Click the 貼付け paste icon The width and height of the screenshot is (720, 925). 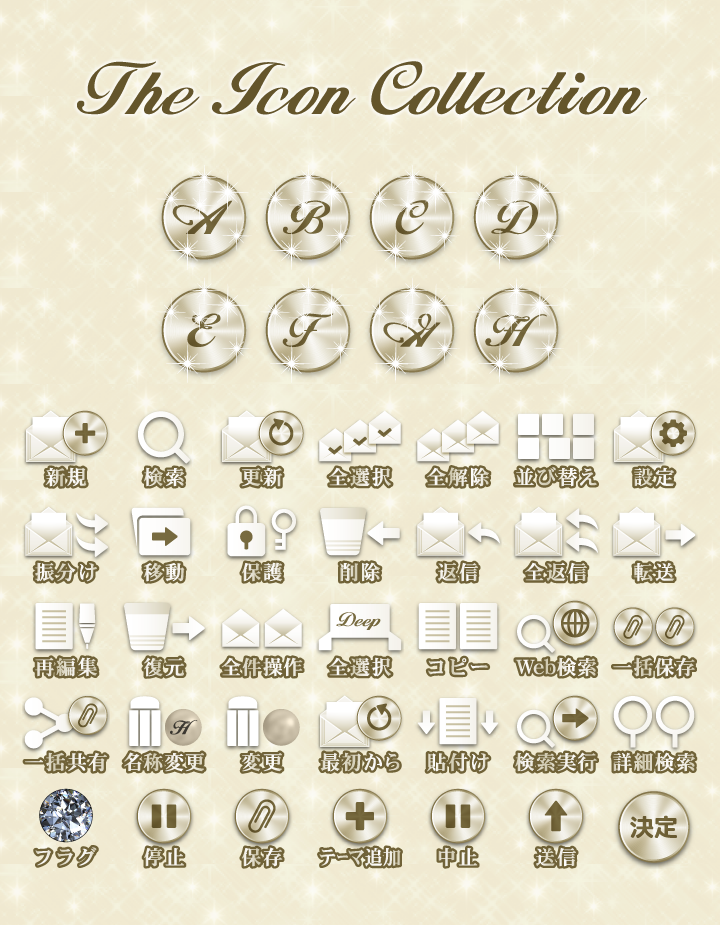(457, 720)
